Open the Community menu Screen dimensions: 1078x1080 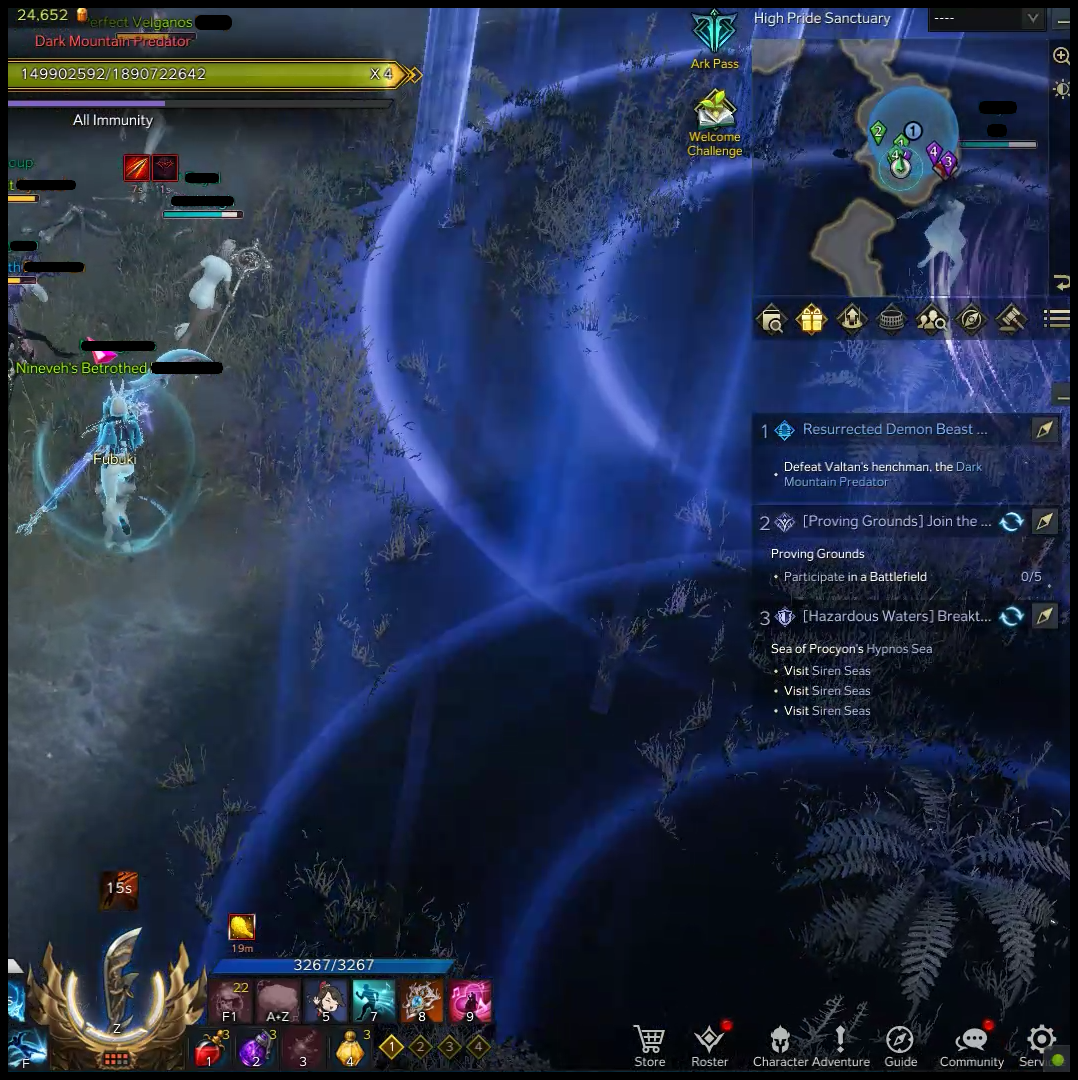(x=971, y=1045)
